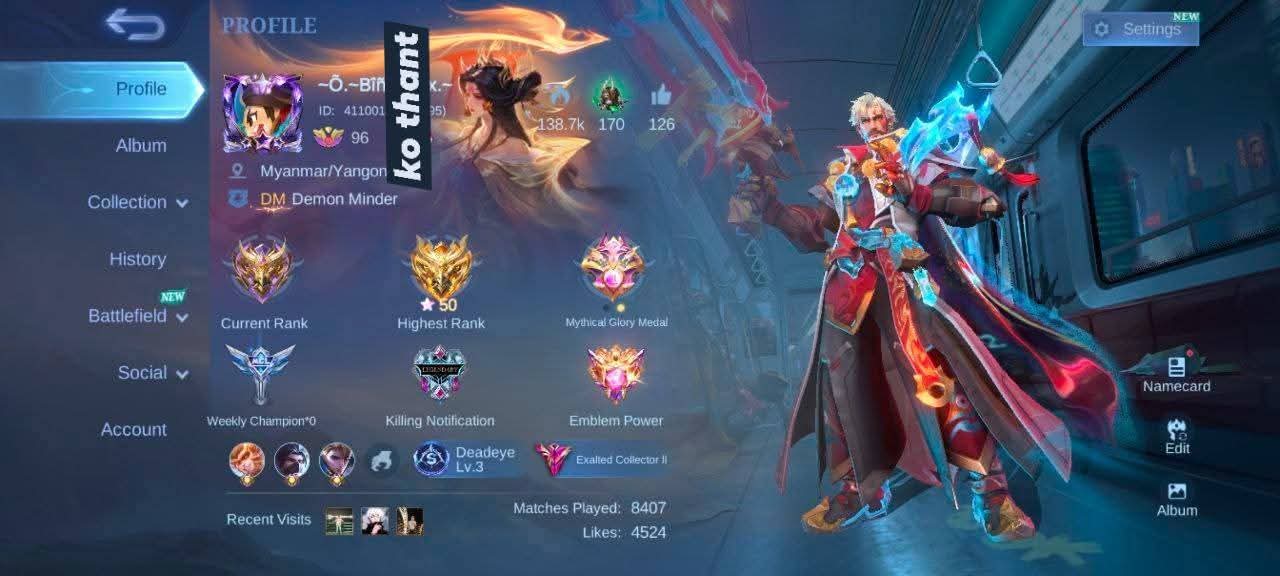Inspect the Mythical Glory Medal
Viewport: 1280px width, 576px height.
click(615, 268)
